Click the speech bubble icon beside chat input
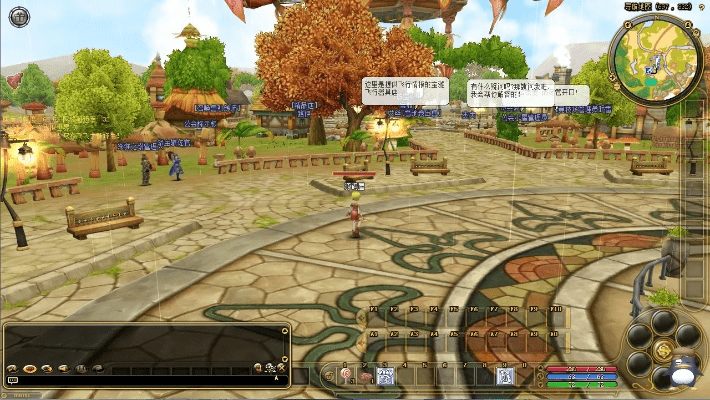This screenshot has width=710, height=400. pos(12,380)
